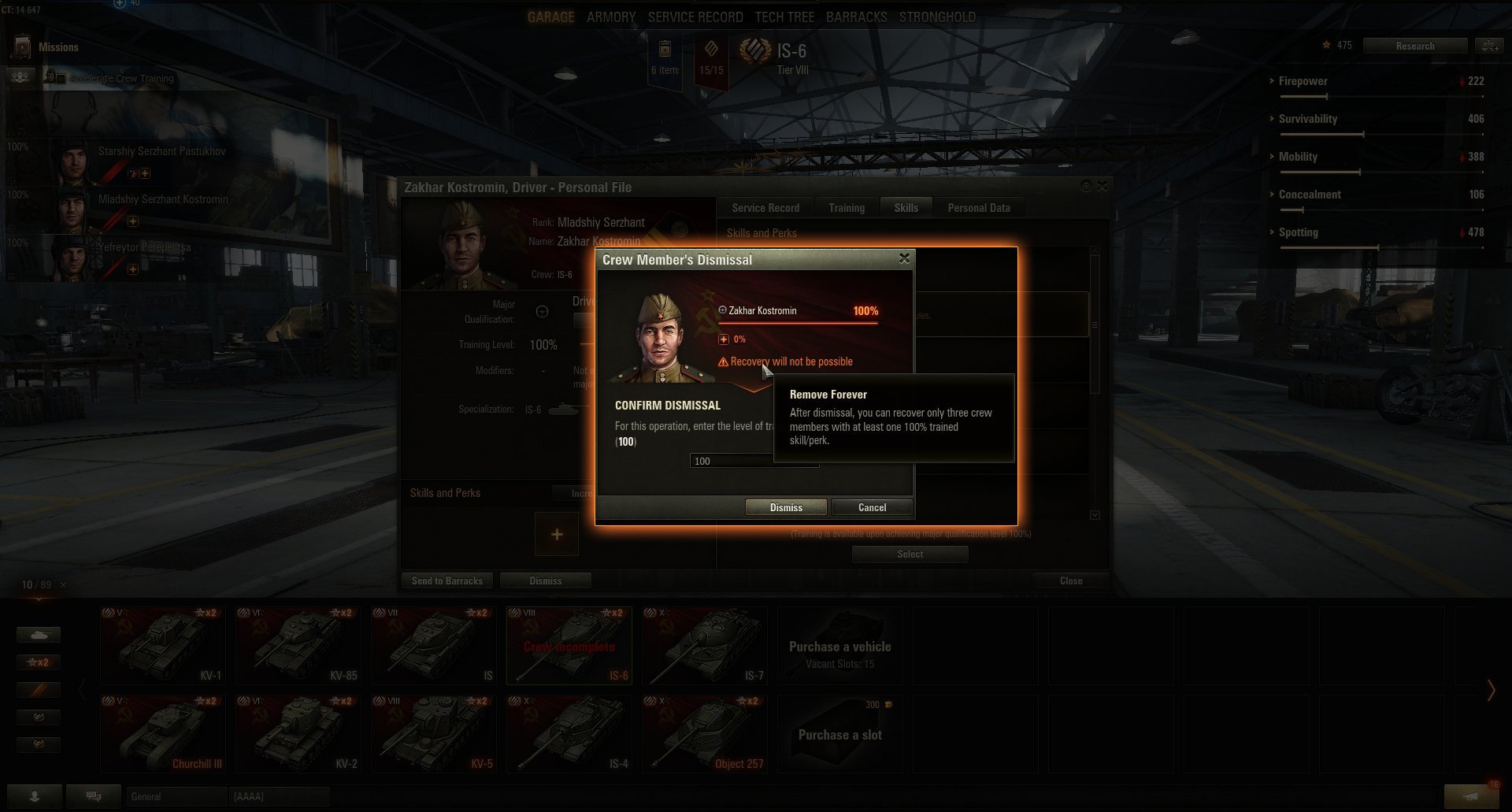Close the Personal File window
1512x812 pixels.
coord(1070,581)
